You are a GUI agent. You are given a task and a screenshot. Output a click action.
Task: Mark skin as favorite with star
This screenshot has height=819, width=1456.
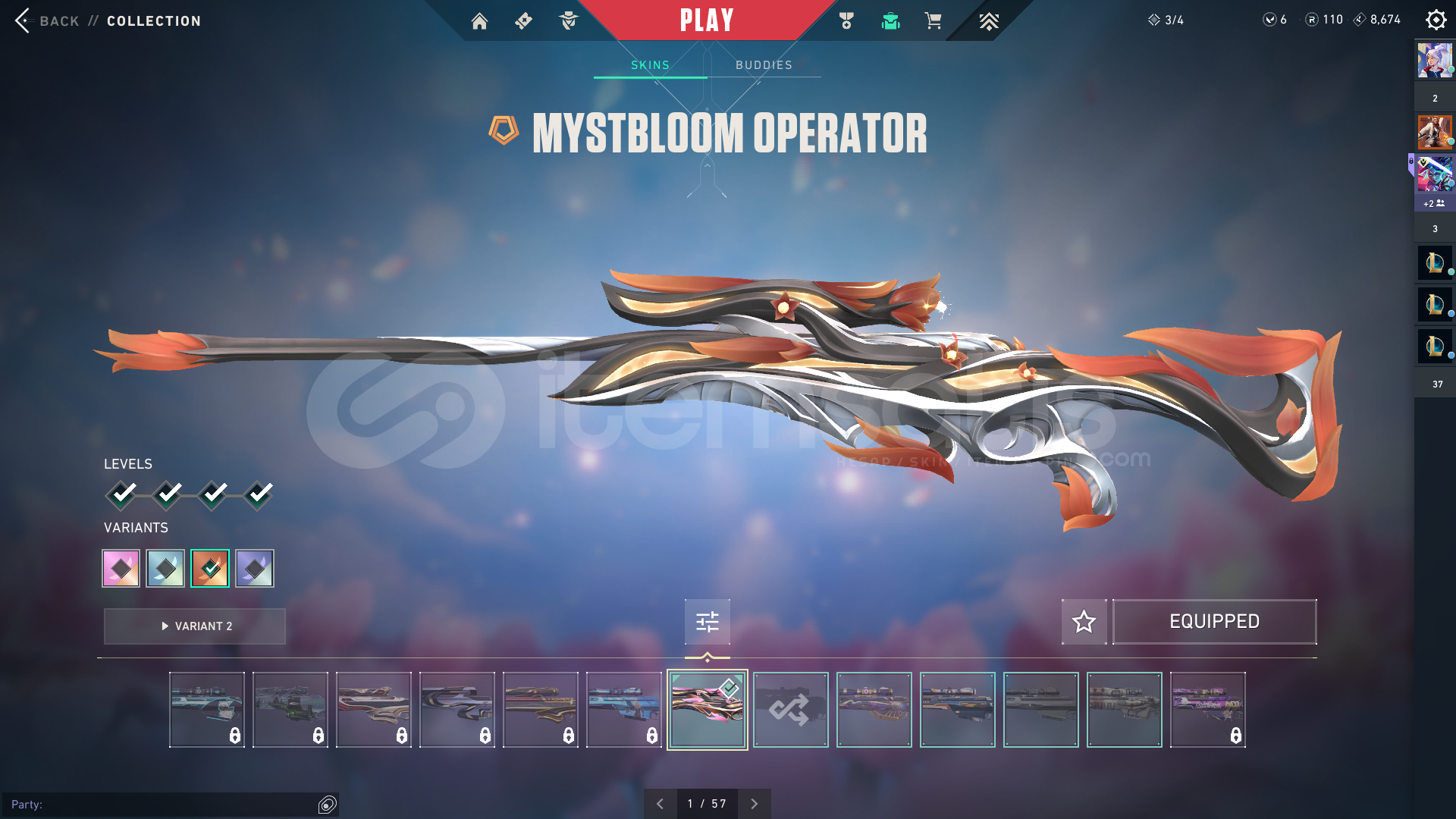1084,622
